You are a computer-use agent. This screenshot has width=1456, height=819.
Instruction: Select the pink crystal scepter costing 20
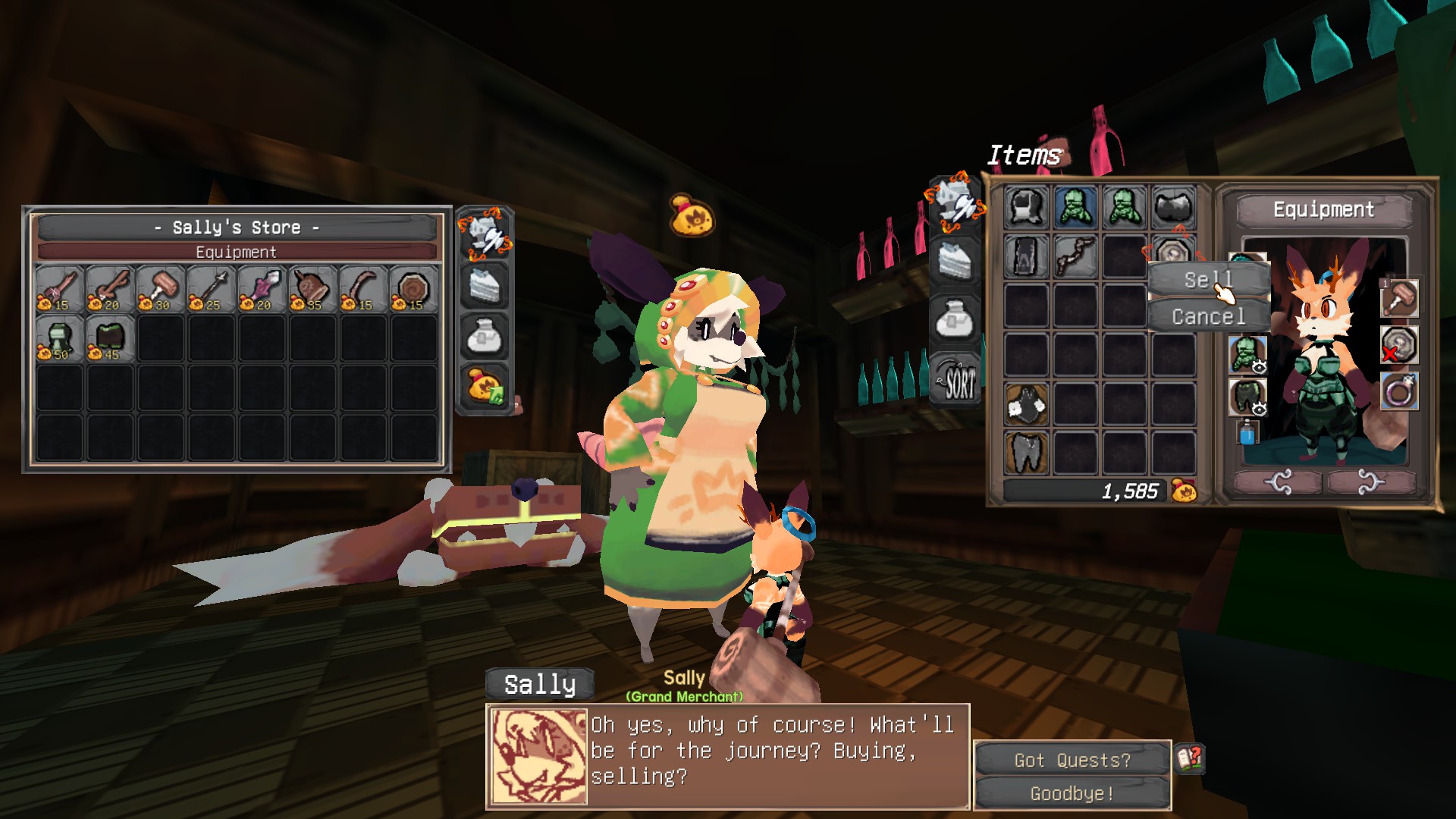[x=262, y=289]
